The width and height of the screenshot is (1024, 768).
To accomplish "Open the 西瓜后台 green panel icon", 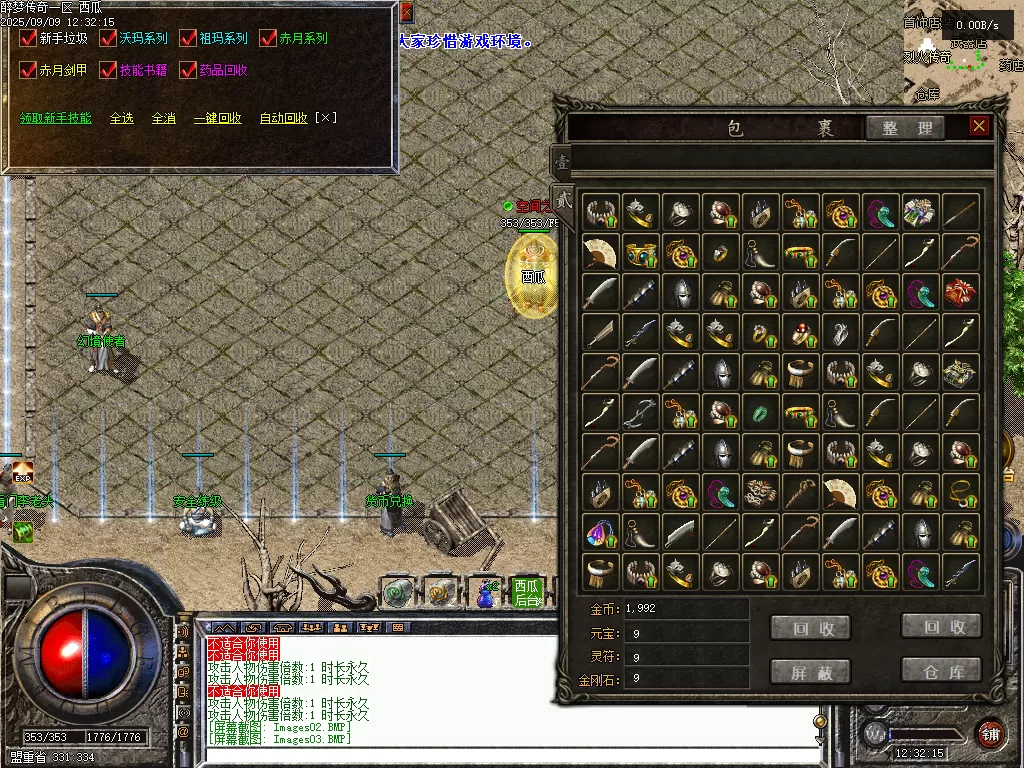I will click(526, 592).
